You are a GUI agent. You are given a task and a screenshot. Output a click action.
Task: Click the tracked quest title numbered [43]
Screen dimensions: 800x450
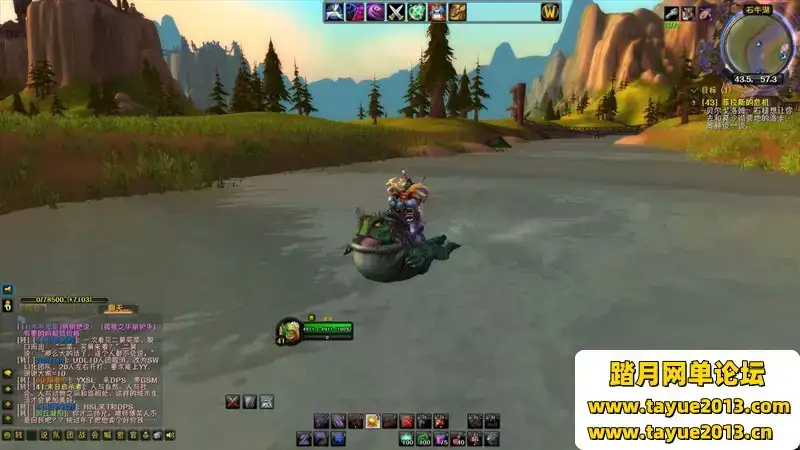pos(740,101)
